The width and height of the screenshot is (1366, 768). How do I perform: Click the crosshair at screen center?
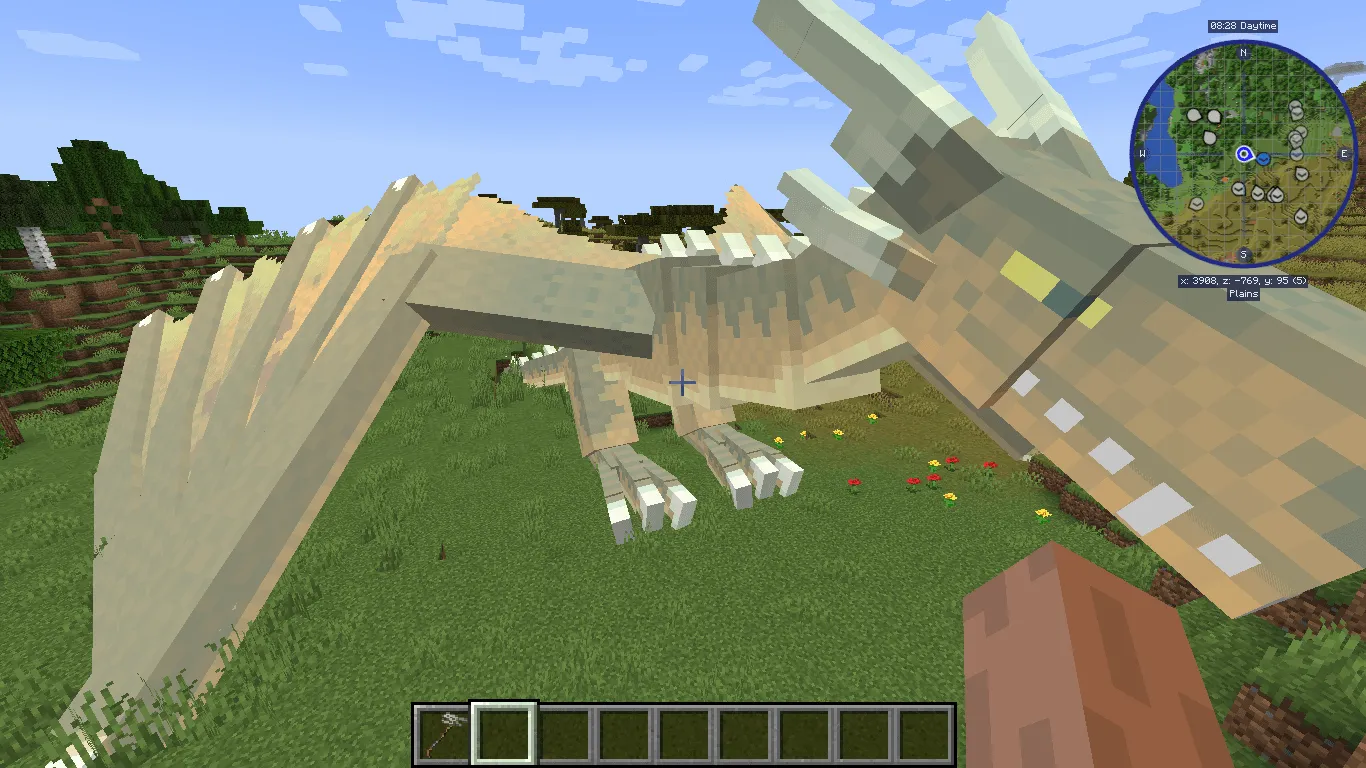click(683, 384)
